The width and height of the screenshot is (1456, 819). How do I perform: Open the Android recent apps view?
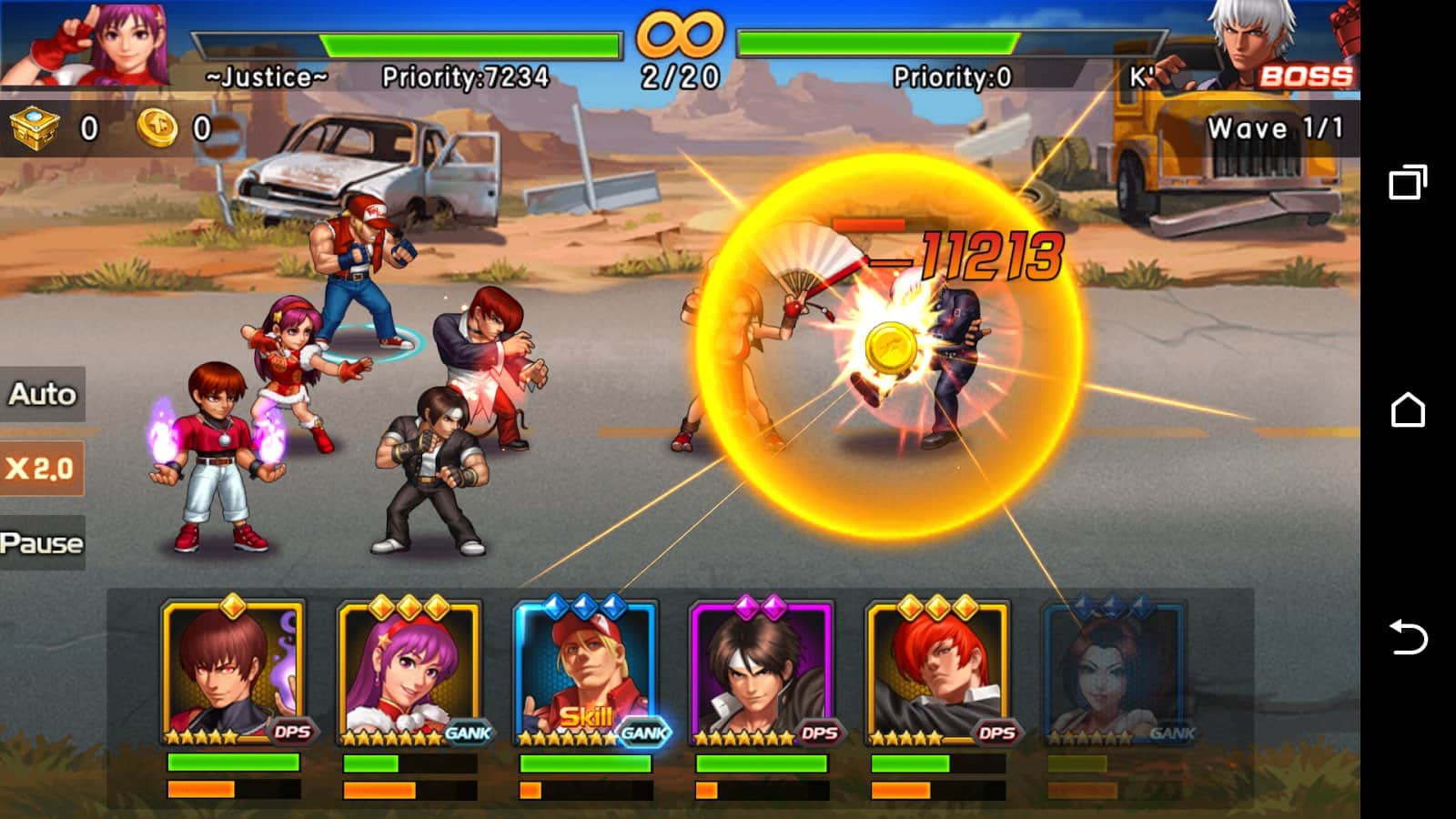pos(1408,182)
